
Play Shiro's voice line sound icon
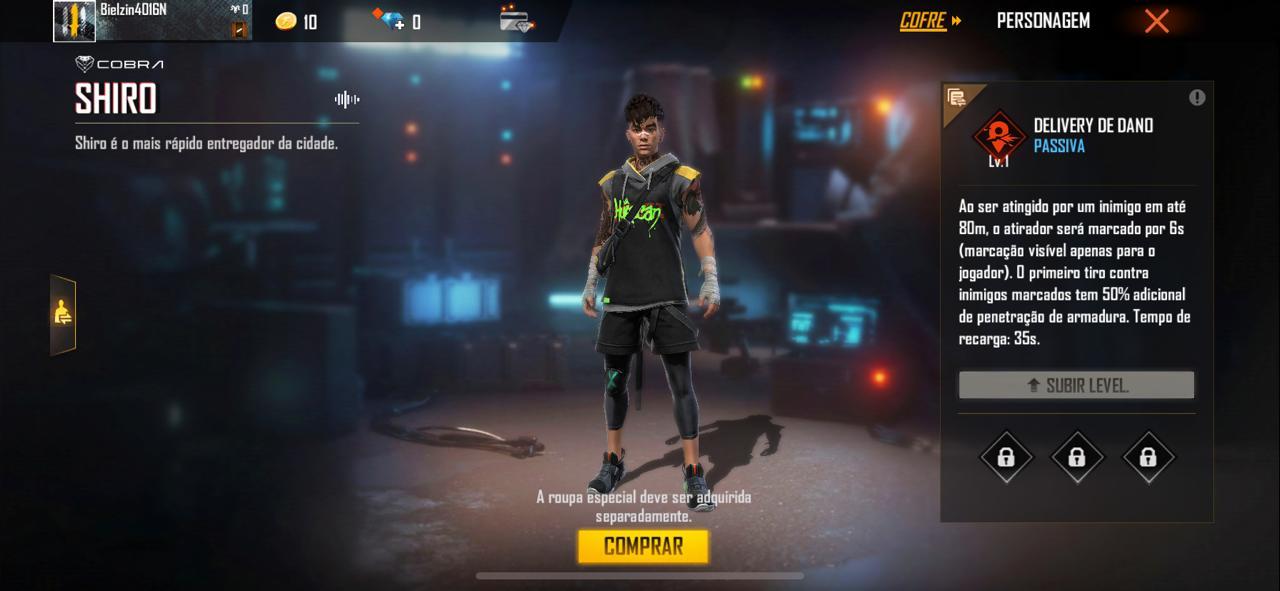coord(347,99)
